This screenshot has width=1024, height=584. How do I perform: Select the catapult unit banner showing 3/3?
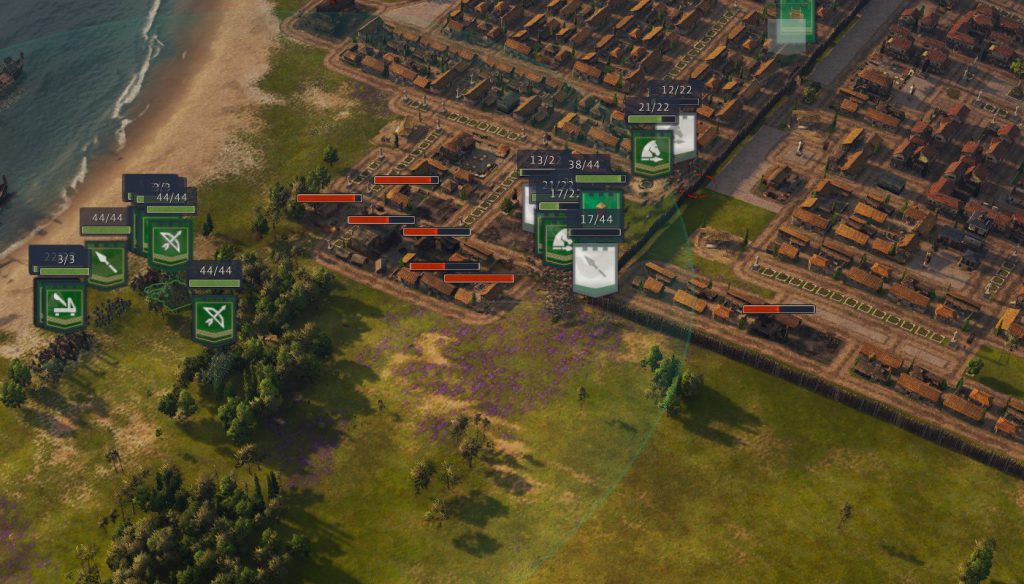[60, 305]
